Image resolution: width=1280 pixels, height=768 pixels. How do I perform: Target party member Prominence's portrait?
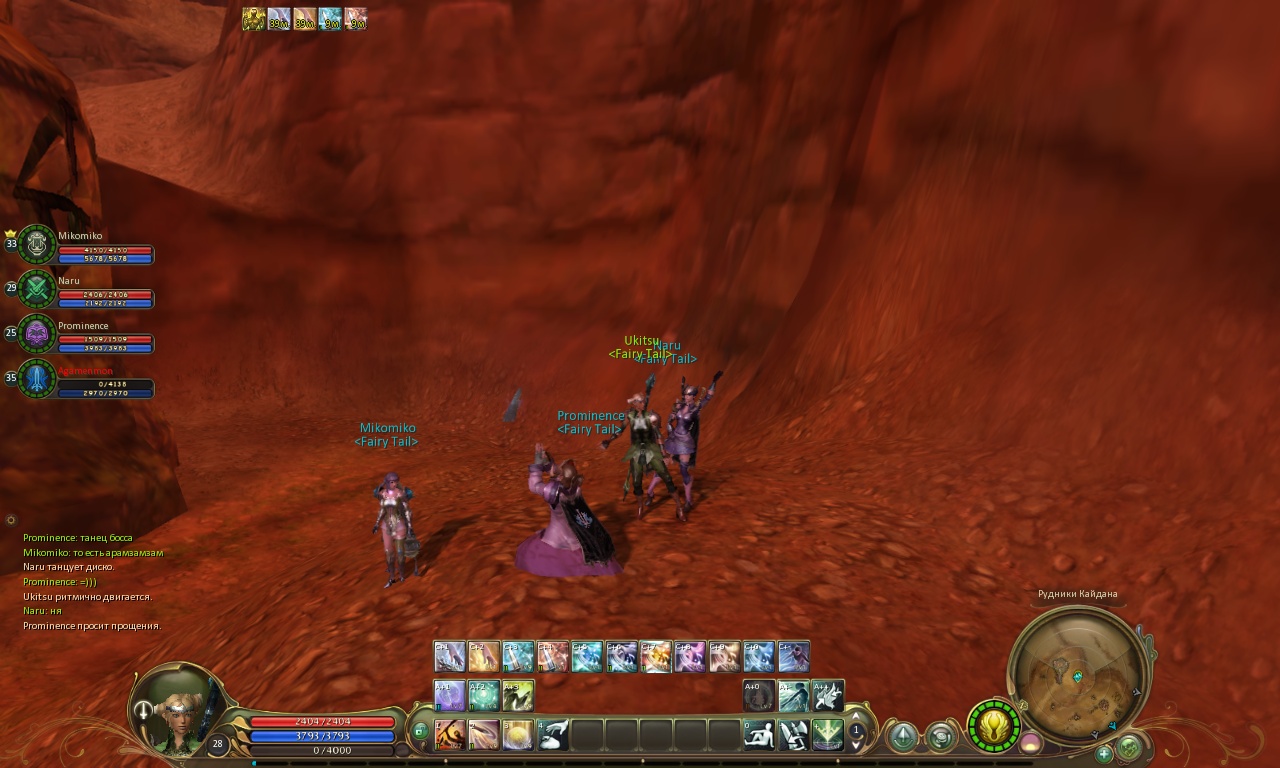point(37,334)
